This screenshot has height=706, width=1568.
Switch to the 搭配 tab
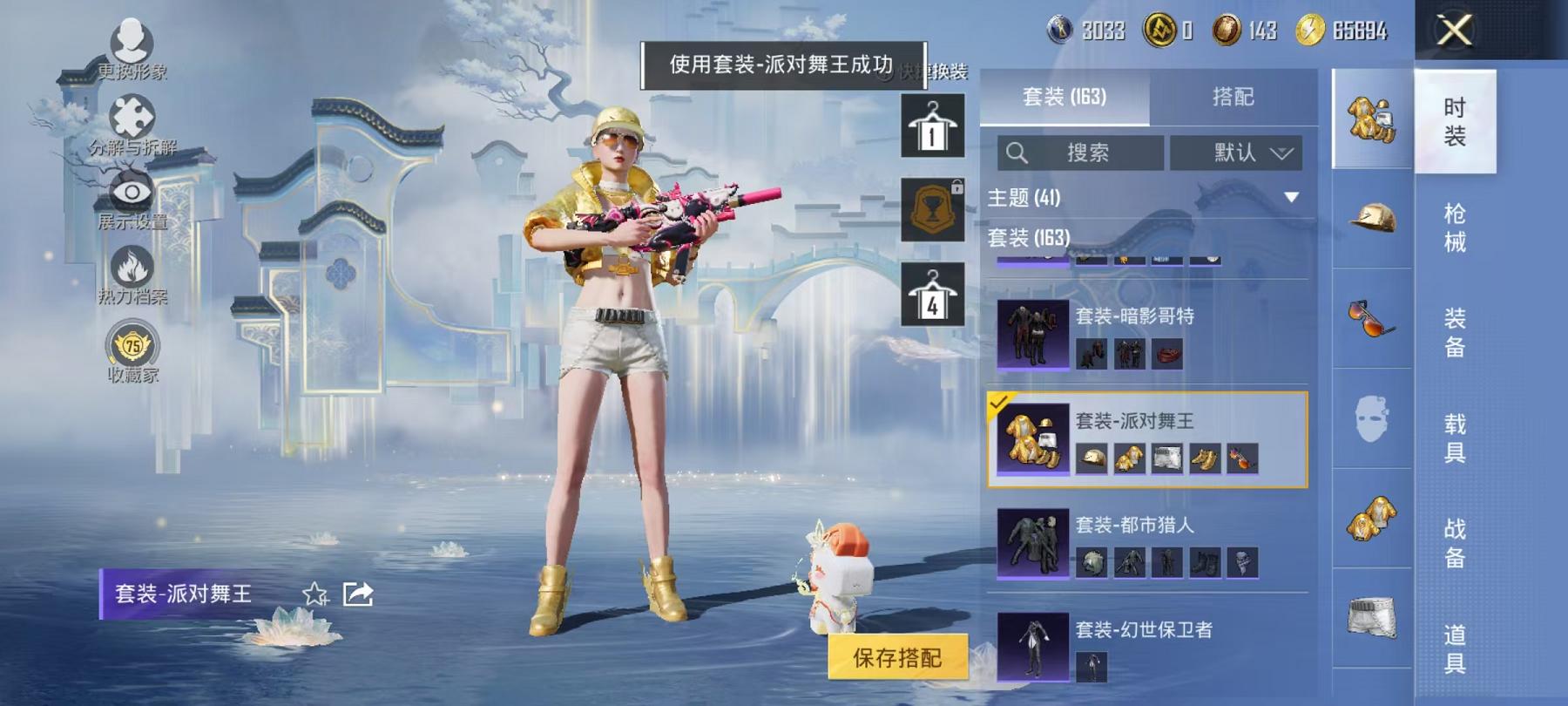1232,98
